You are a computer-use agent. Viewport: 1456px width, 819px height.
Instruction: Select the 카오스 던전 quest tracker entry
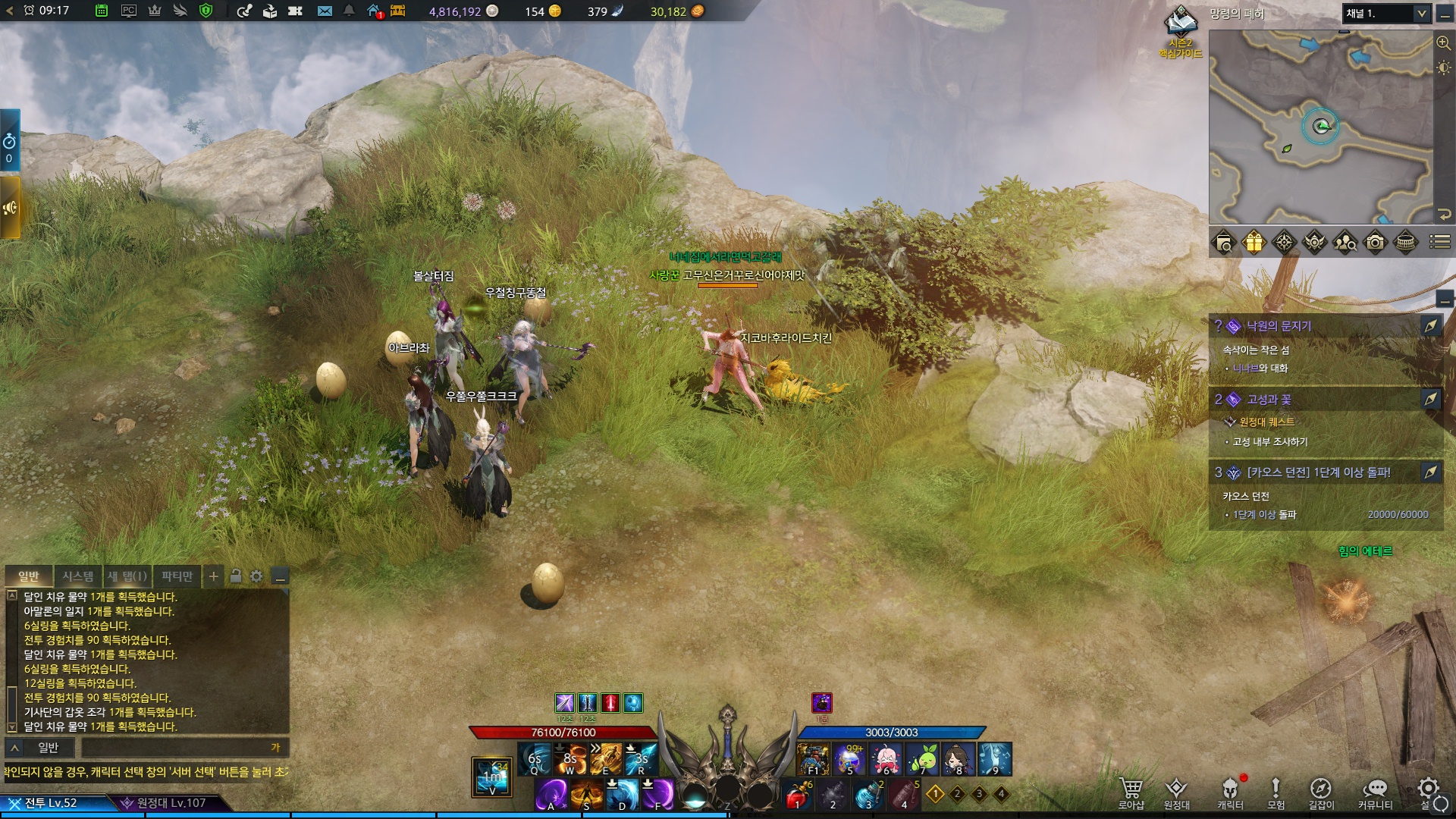(1318, 472)
